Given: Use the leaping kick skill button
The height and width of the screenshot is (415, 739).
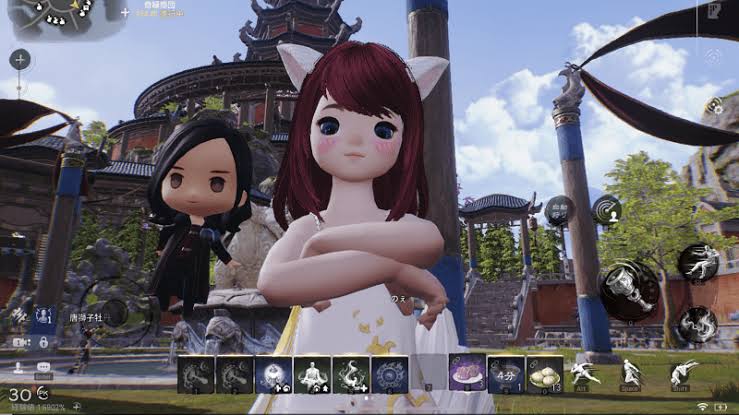Looking at the screenshot, I should (x=697, y=262).
